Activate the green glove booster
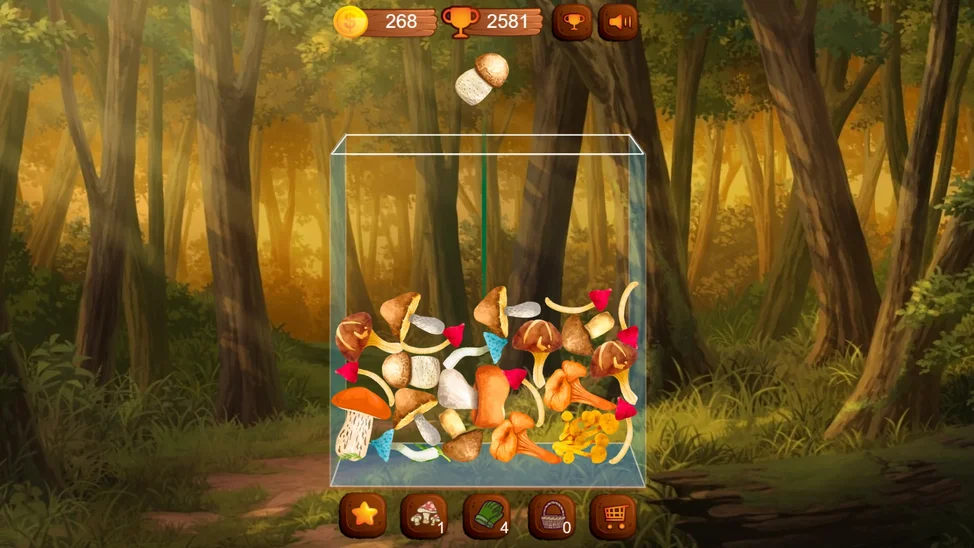Screen dimensions: 974x548 pos(487,515)
